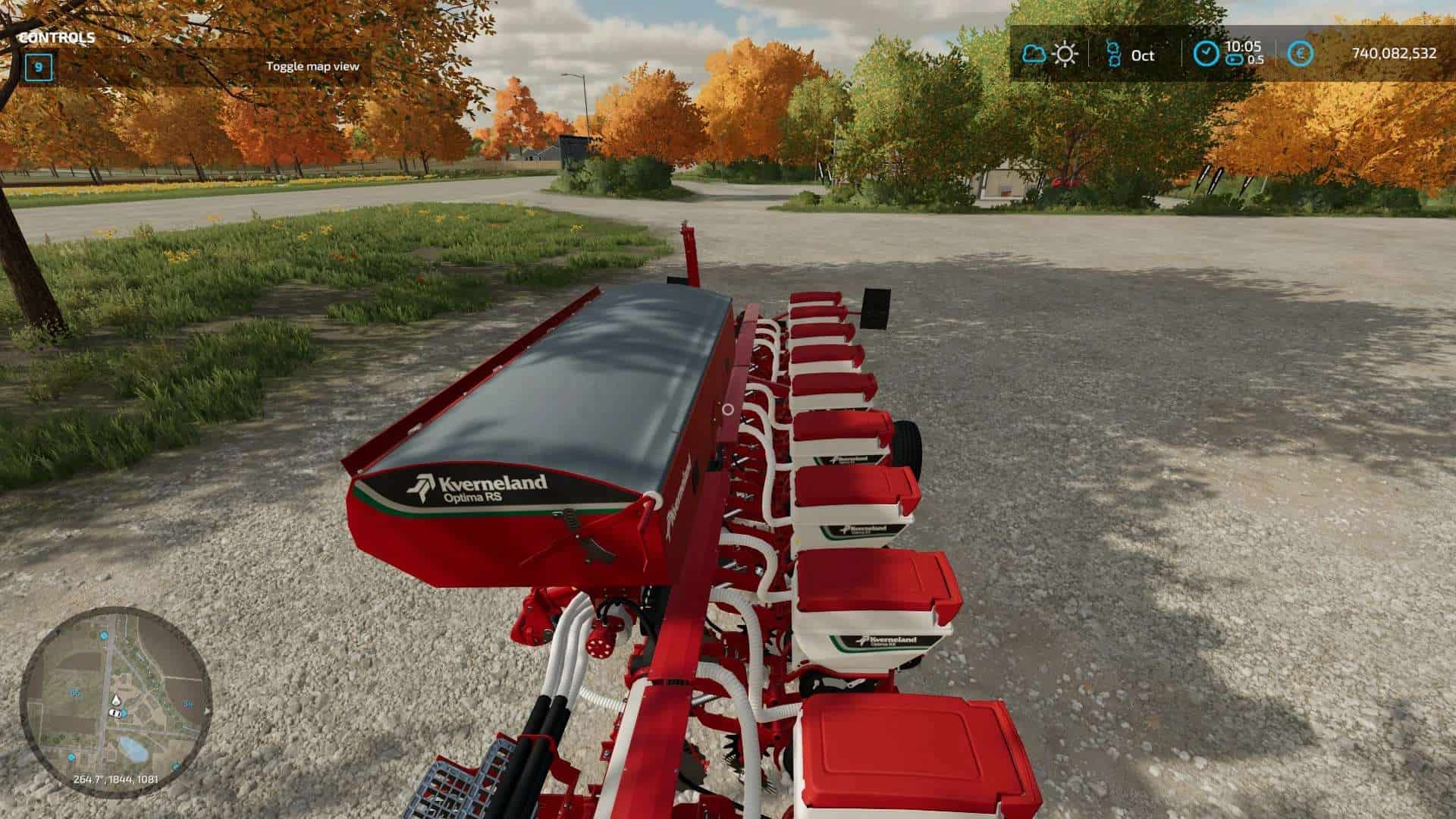Select the sun weather forecast icon

point(1065,55)
